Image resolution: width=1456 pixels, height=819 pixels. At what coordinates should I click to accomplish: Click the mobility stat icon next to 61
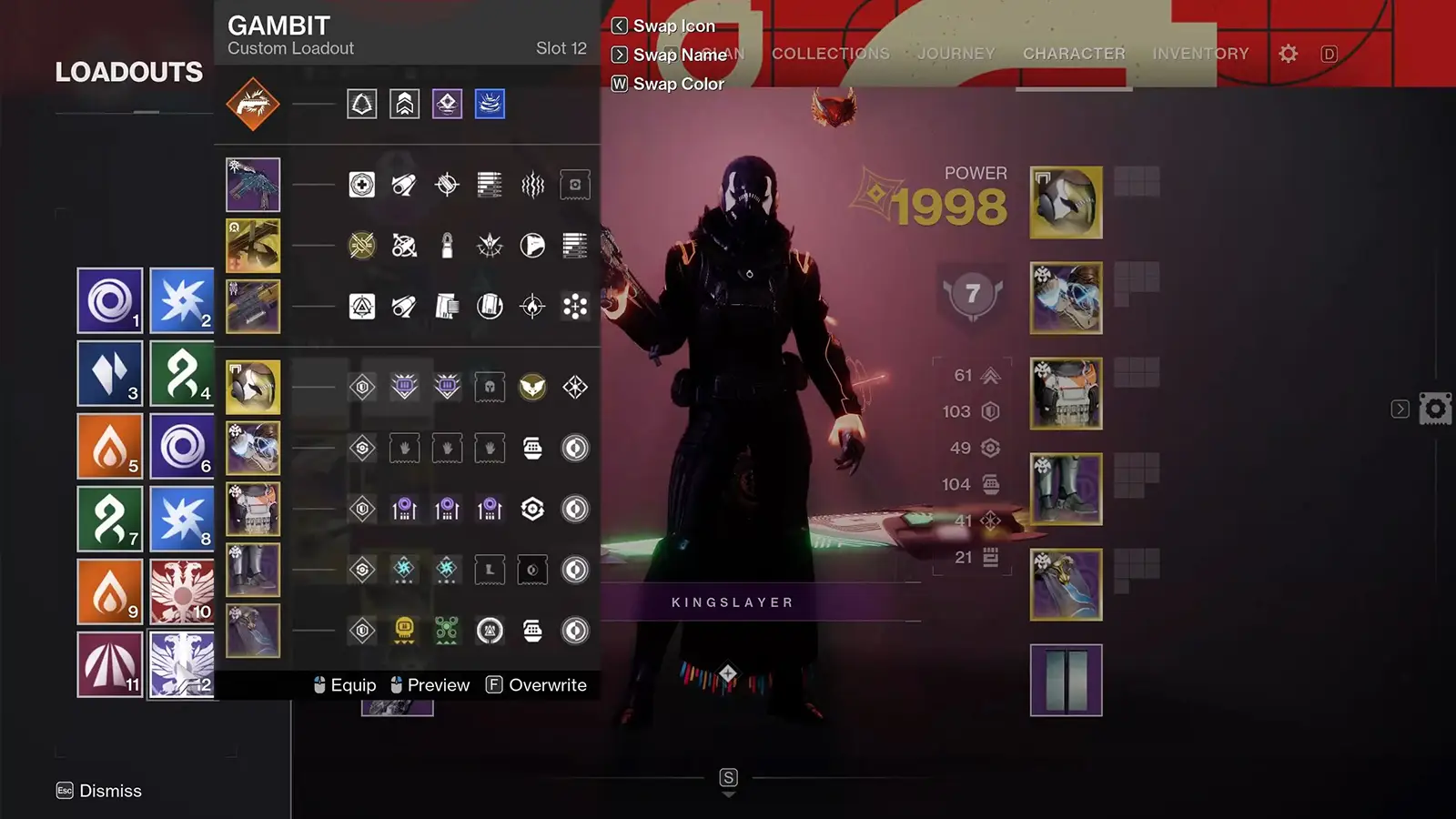coord(990,375)
